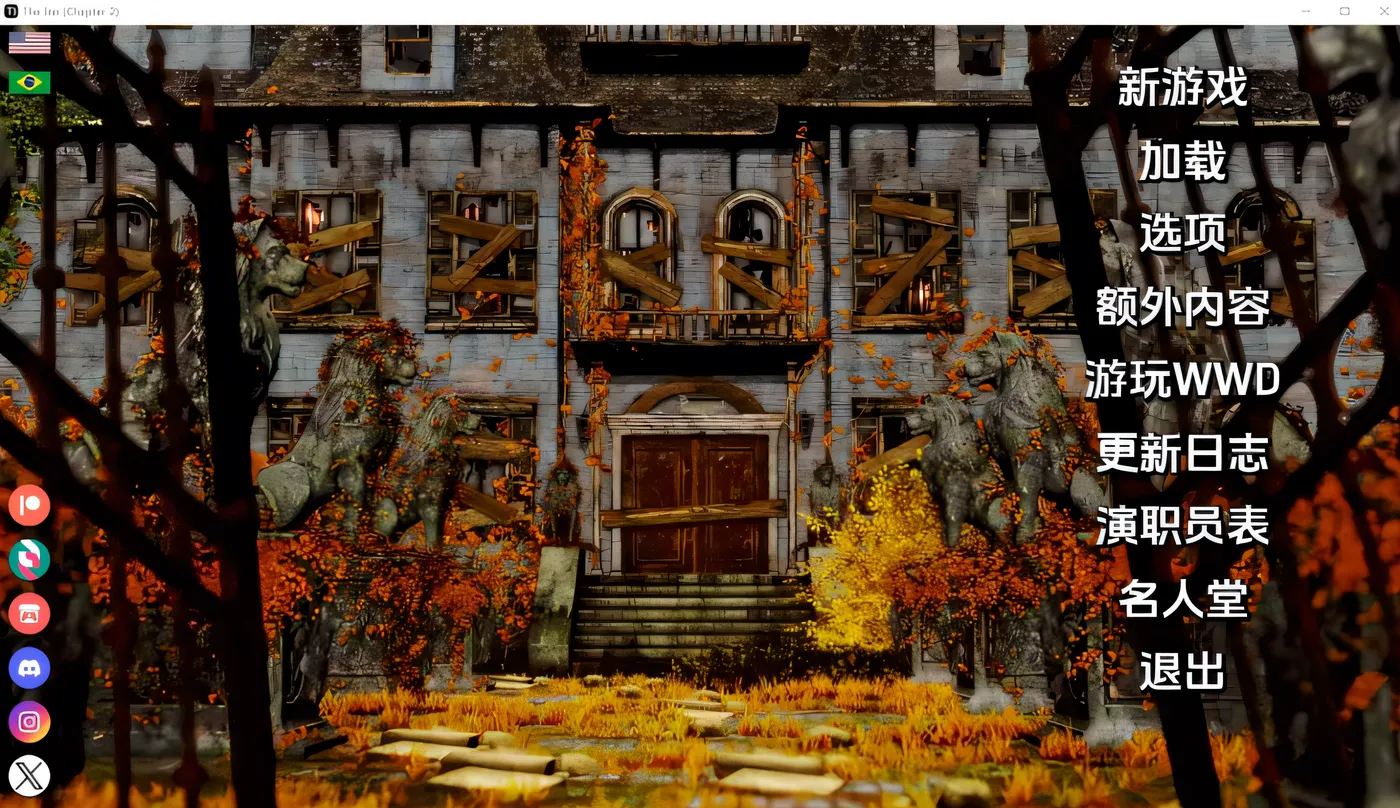Open 选项 from the main menu

click(x=1180, y=232)
